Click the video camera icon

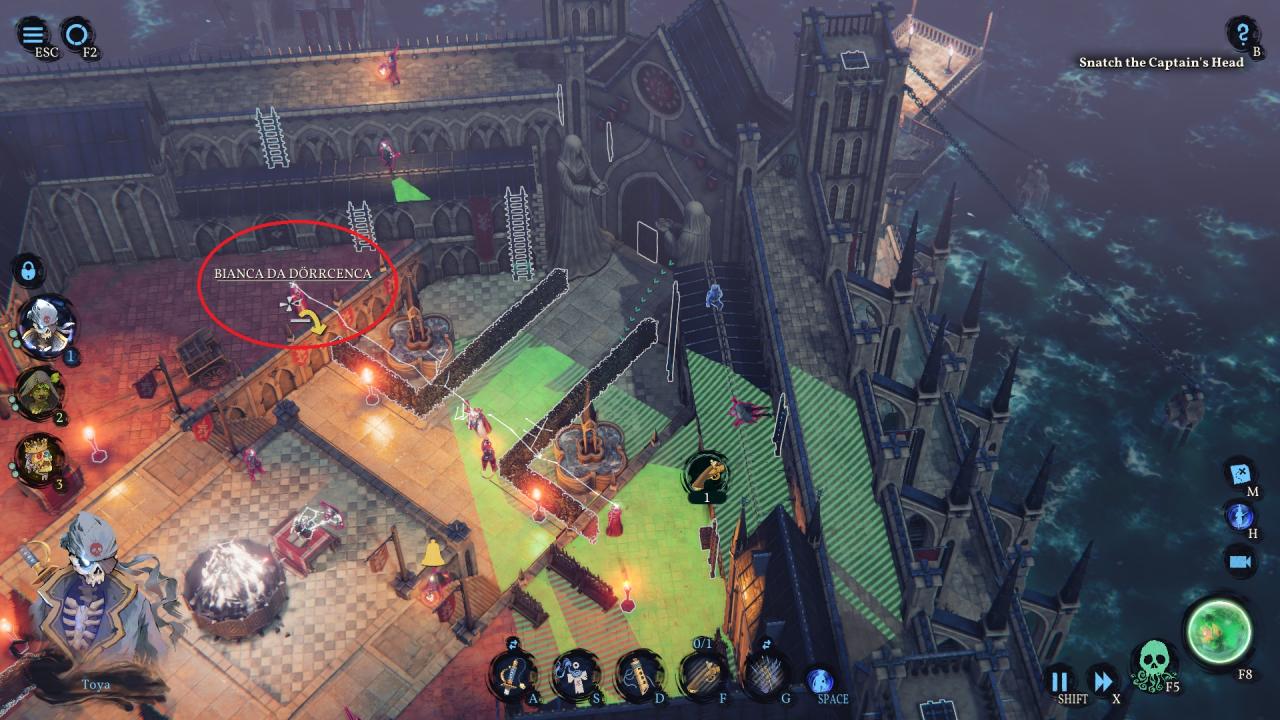[1241, 561]
